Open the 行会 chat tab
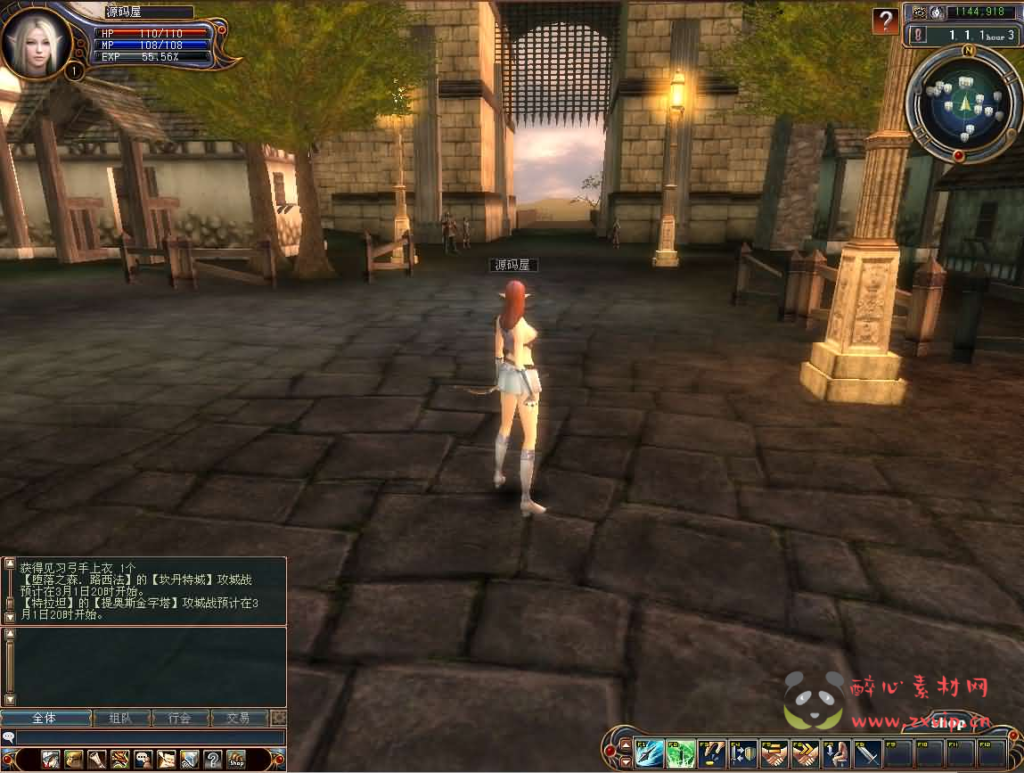This screenshot has height=773, width=1024. click(180, 718)
